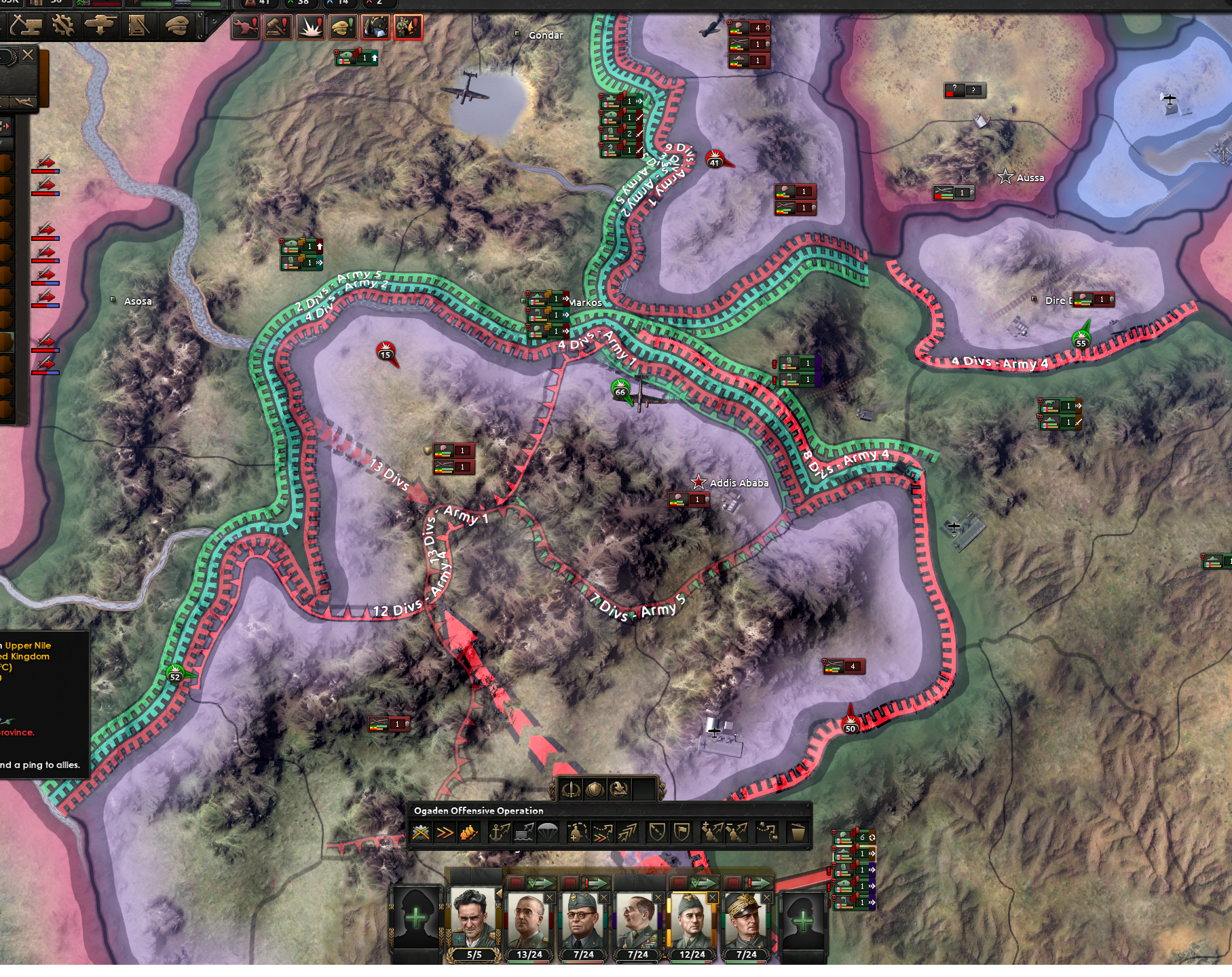The width and height of the screenshot is (1232, 977).
Task: Click the red battle bubble numbered 41
Action: (x=714, y=160)
